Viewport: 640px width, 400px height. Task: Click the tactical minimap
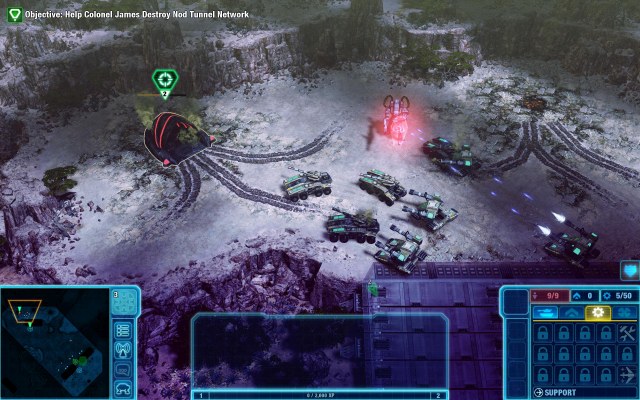[x=55, y=342]
